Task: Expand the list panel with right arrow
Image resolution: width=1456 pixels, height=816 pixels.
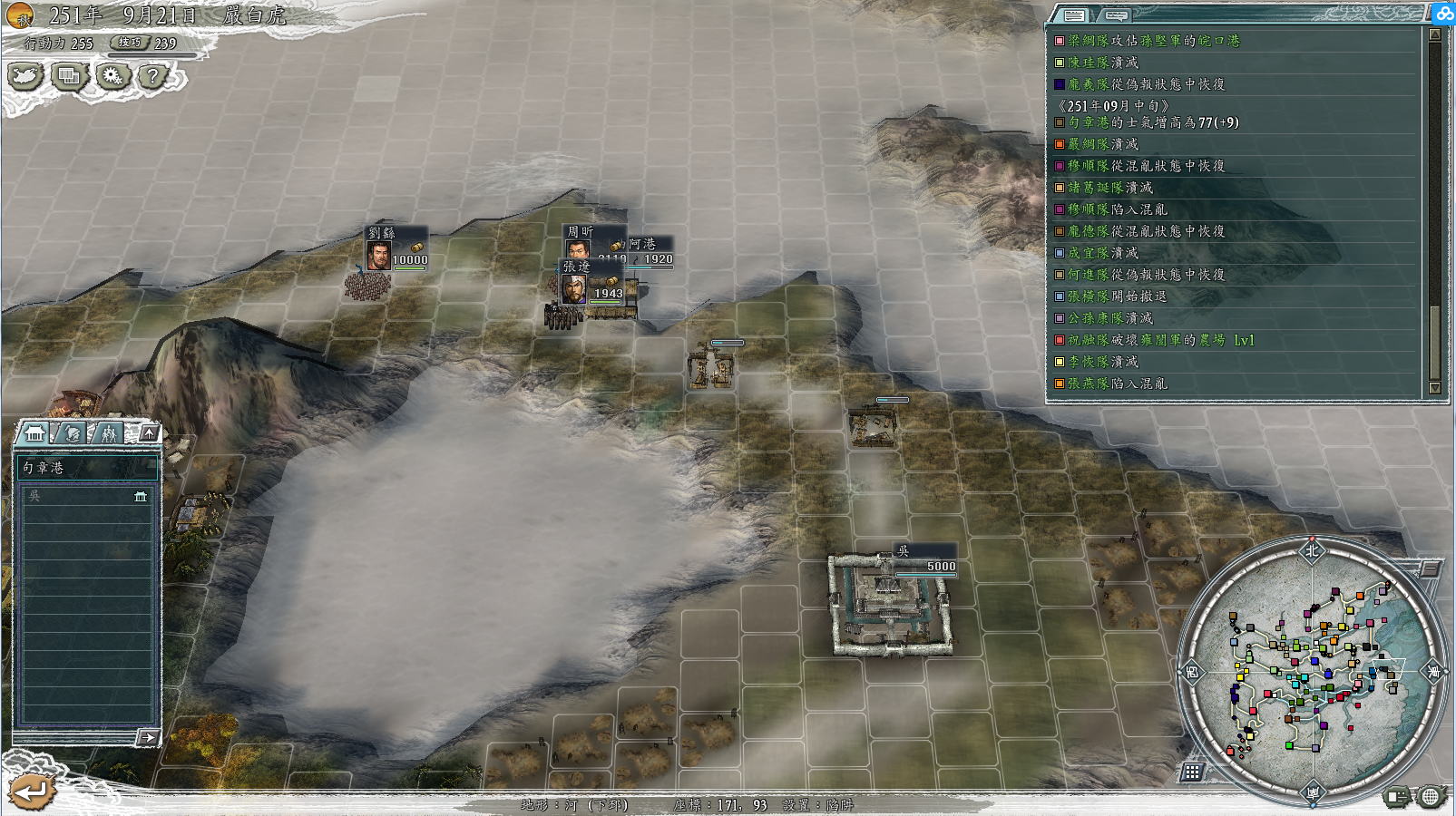Action: [x=148, y=738]
